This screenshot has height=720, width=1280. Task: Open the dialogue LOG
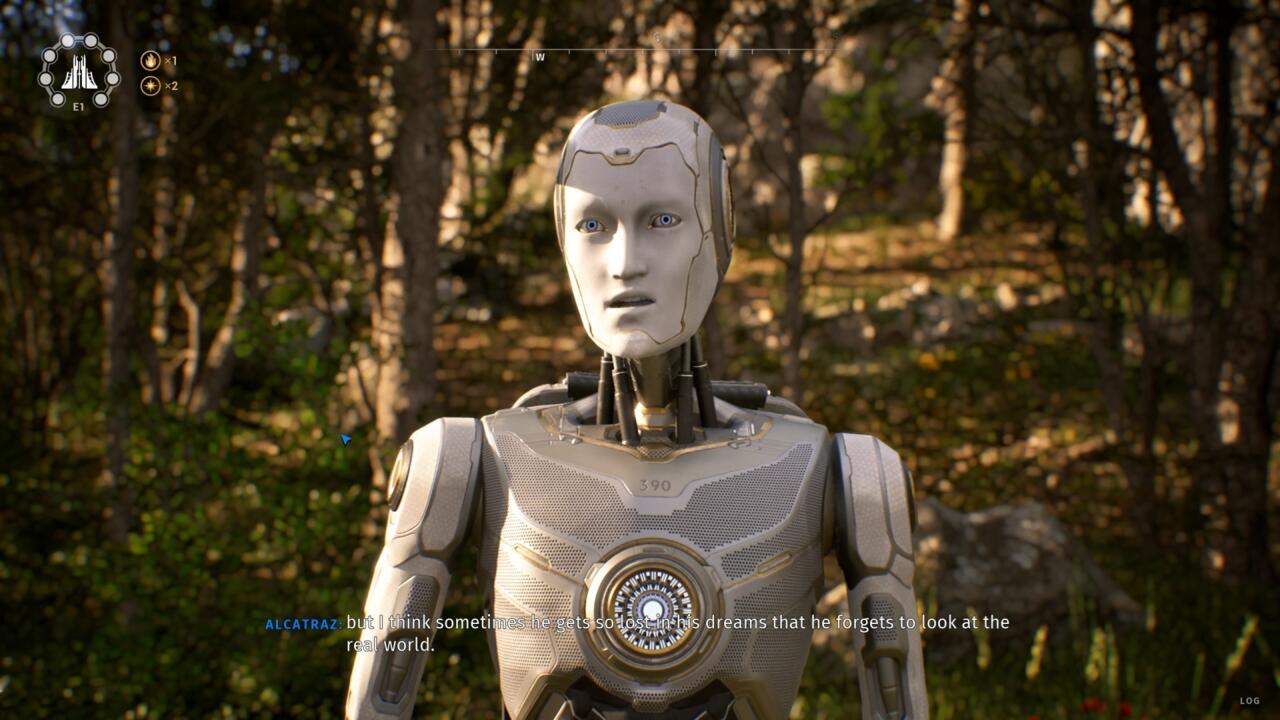[x=1249, y=701]
